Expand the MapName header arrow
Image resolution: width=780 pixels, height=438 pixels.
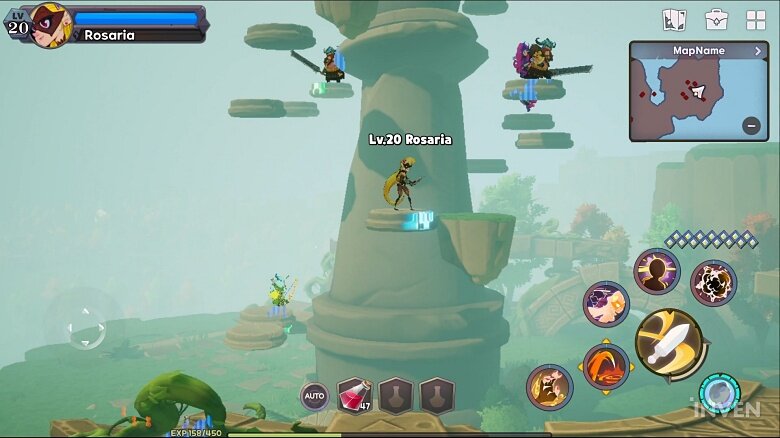coord(758,50)
